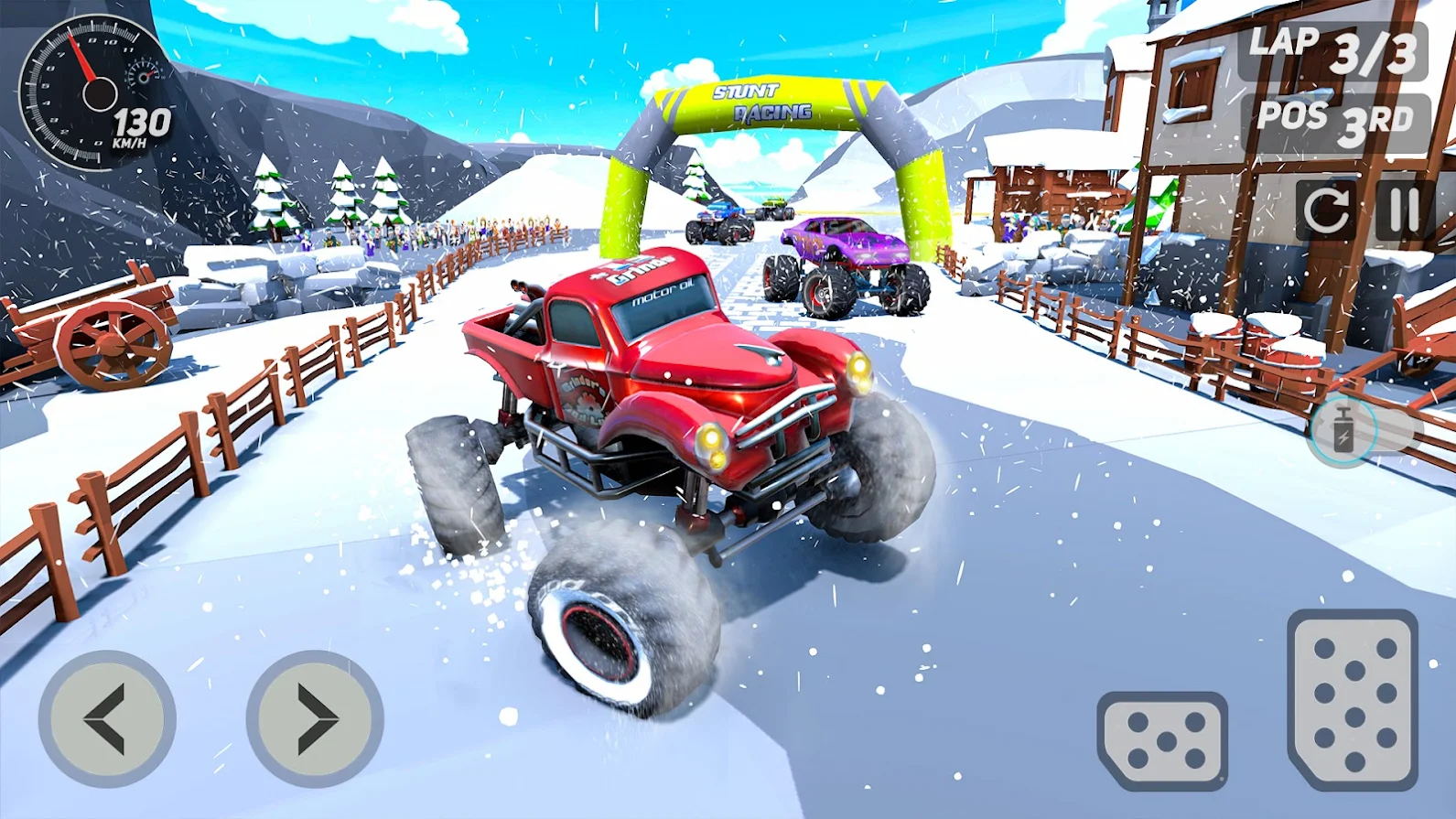Image resolution: width=1456 pixels, height=819 pixels.
Task: Tap the restart race icon
Action: pos(1328,210)
